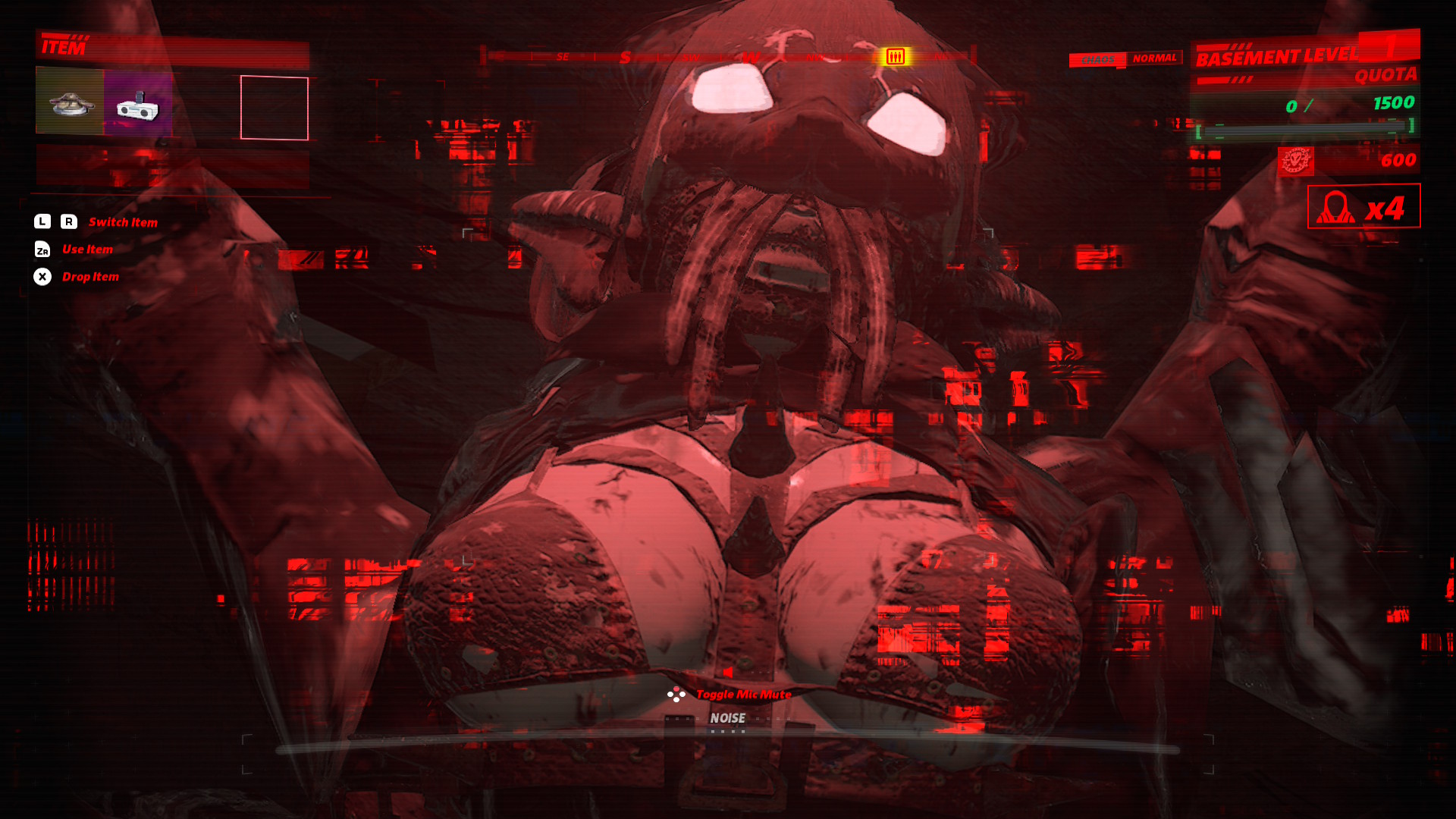Click the X button prompt to Drop Item

42,277
